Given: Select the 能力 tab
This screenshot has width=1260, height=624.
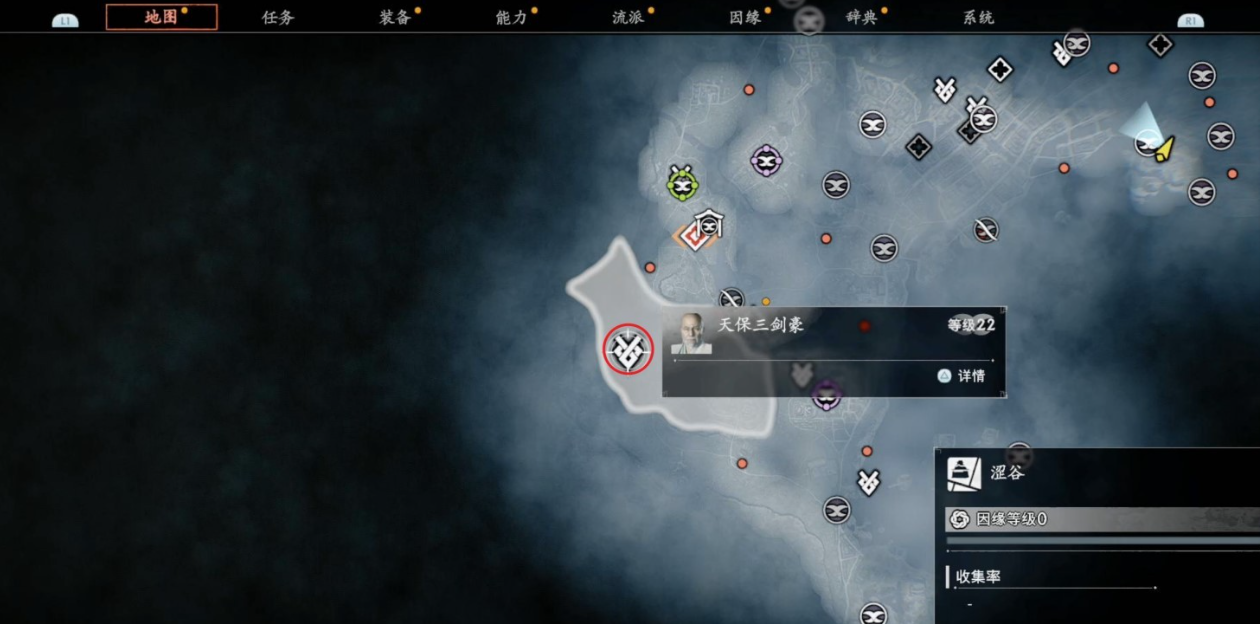Looking at the screenshot, I should tap(512, 17).
